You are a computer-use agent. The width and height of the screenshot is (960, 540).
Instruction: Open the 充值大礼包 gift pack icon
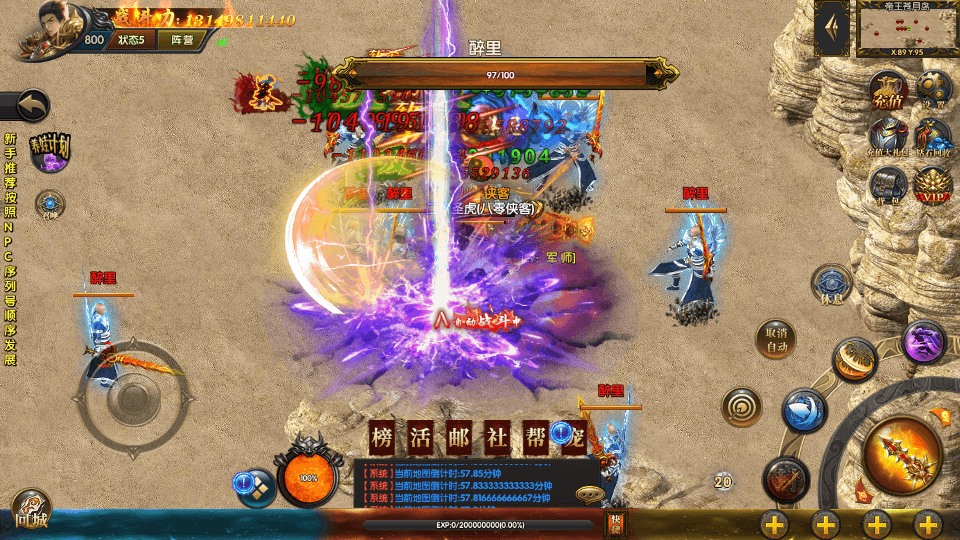click(x=886, y=137)
